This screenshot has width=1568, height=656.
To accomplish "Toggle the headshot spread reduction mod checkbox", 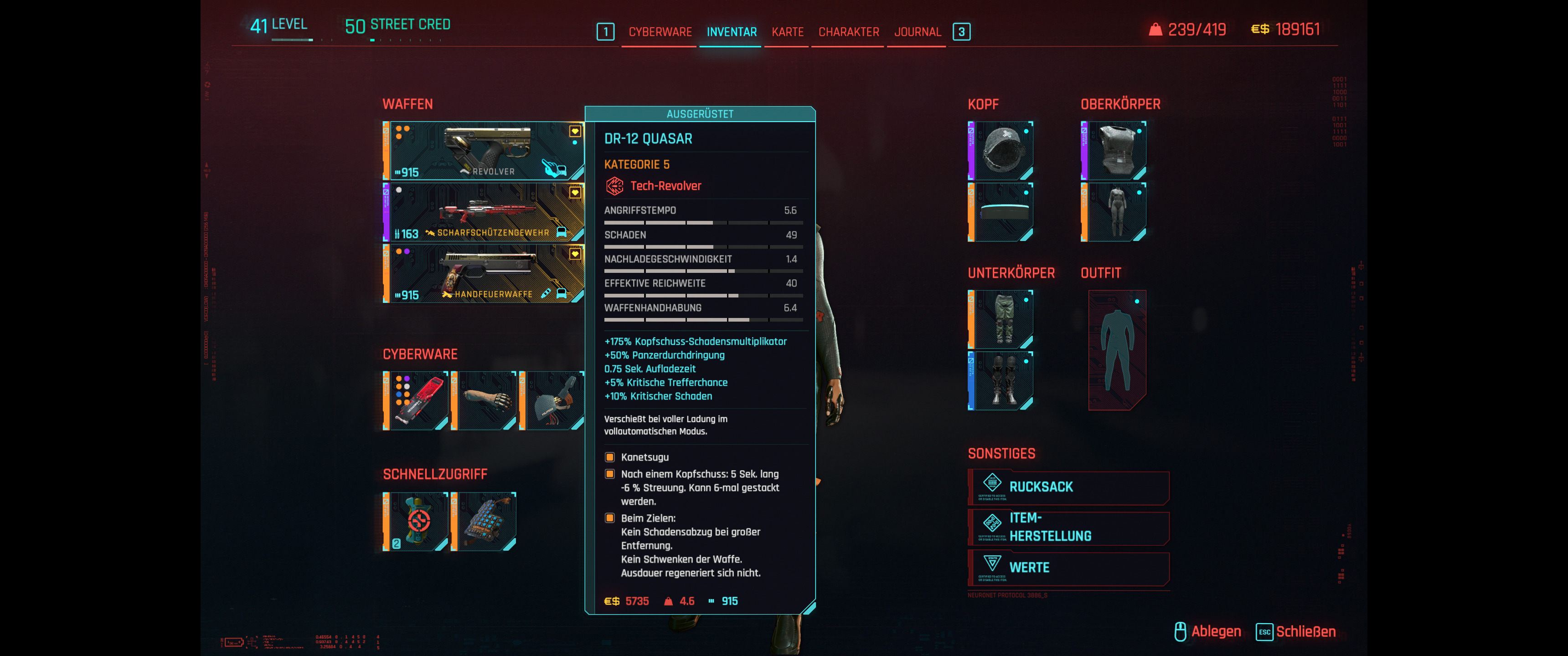I will pos(610,473).
